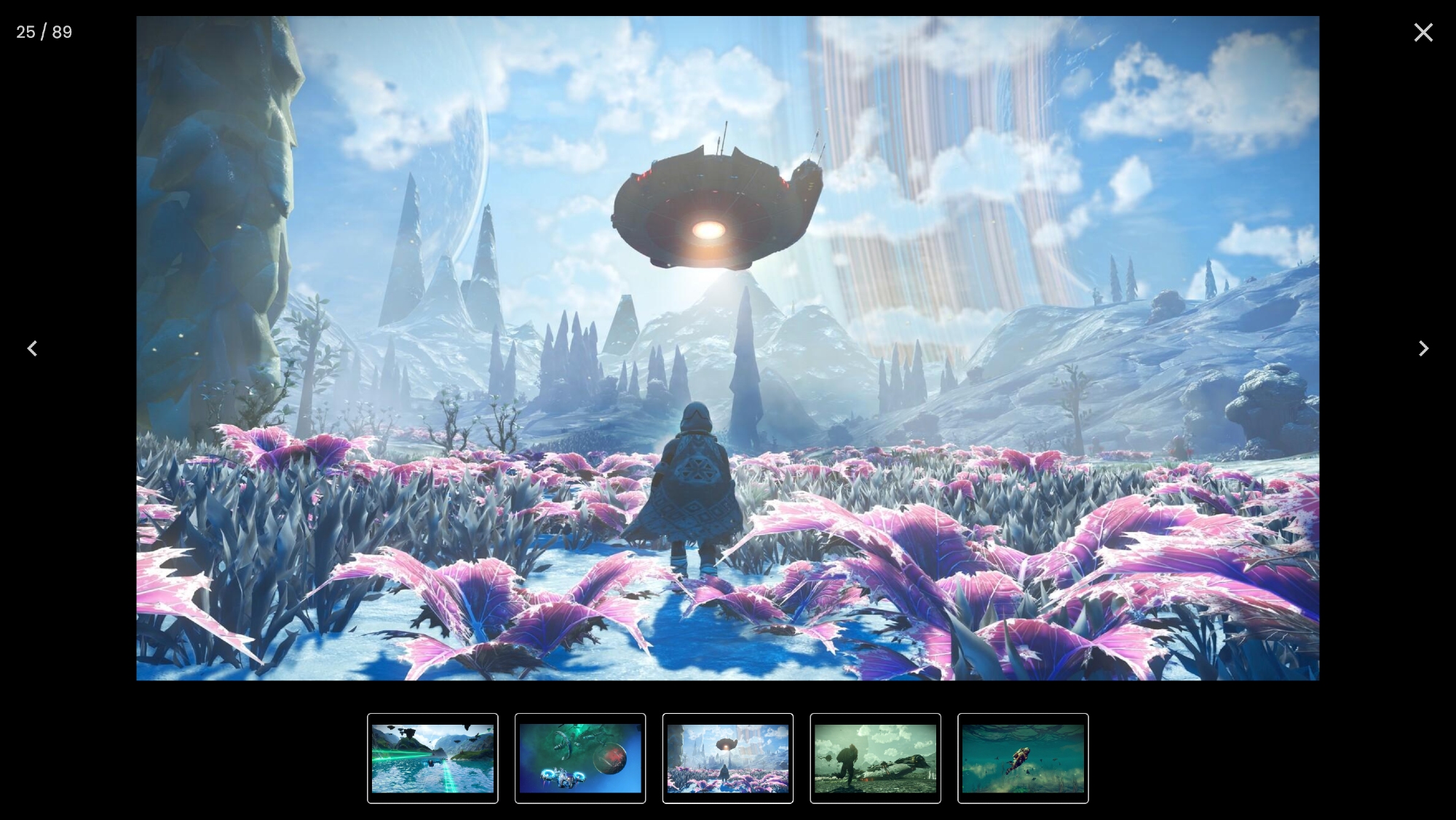
Task: Go to the previous screenshot
Action: pos(32,349)
